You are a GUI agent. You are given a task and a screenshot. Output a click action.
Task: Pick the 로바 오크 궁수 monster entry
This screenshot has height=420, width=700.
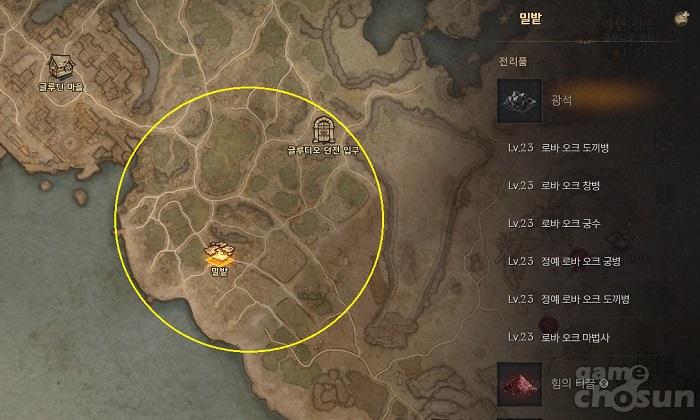(572, 224)
